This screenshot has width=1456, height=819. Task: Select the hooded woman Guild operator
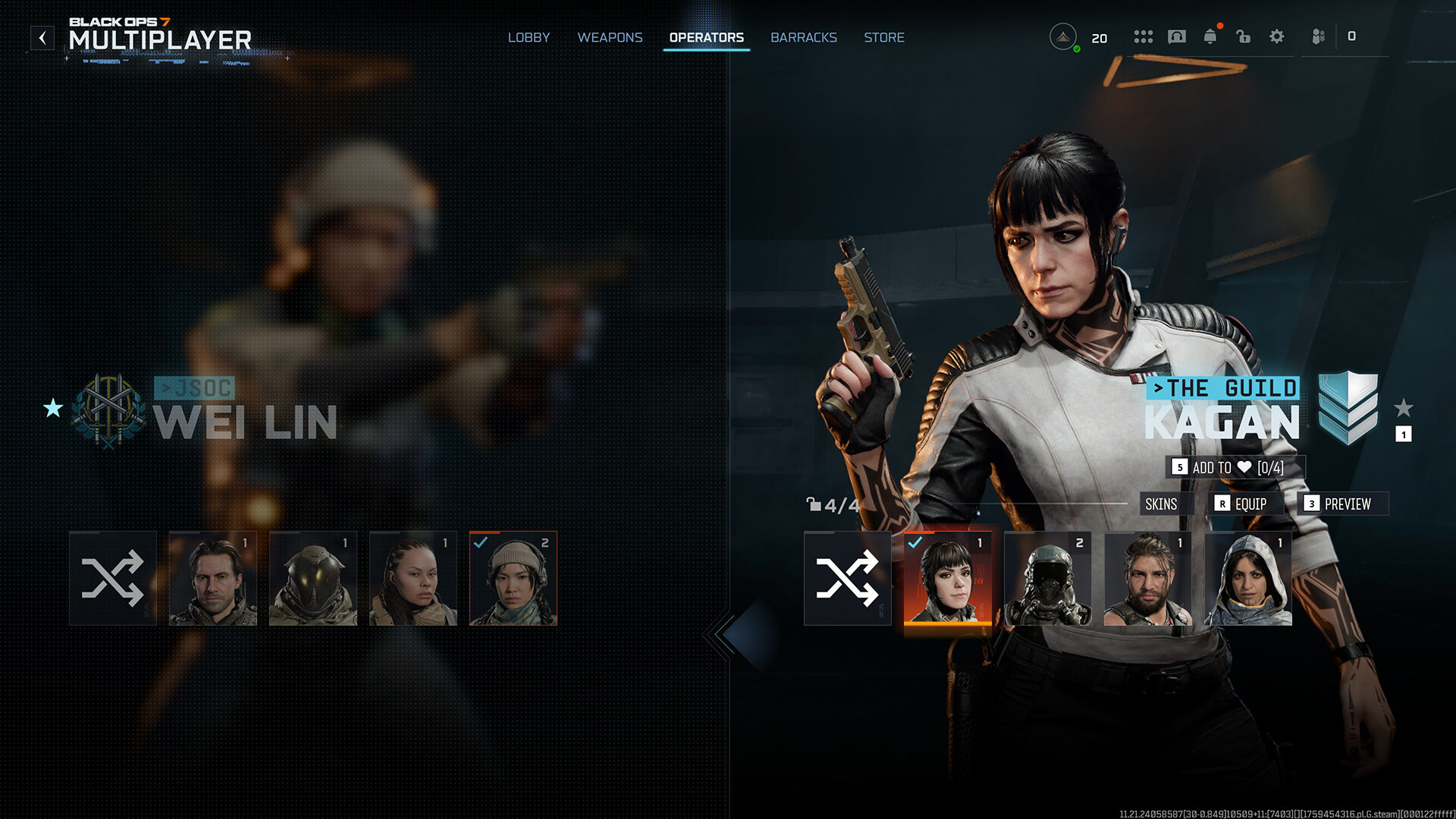[x=1247, y=578]
